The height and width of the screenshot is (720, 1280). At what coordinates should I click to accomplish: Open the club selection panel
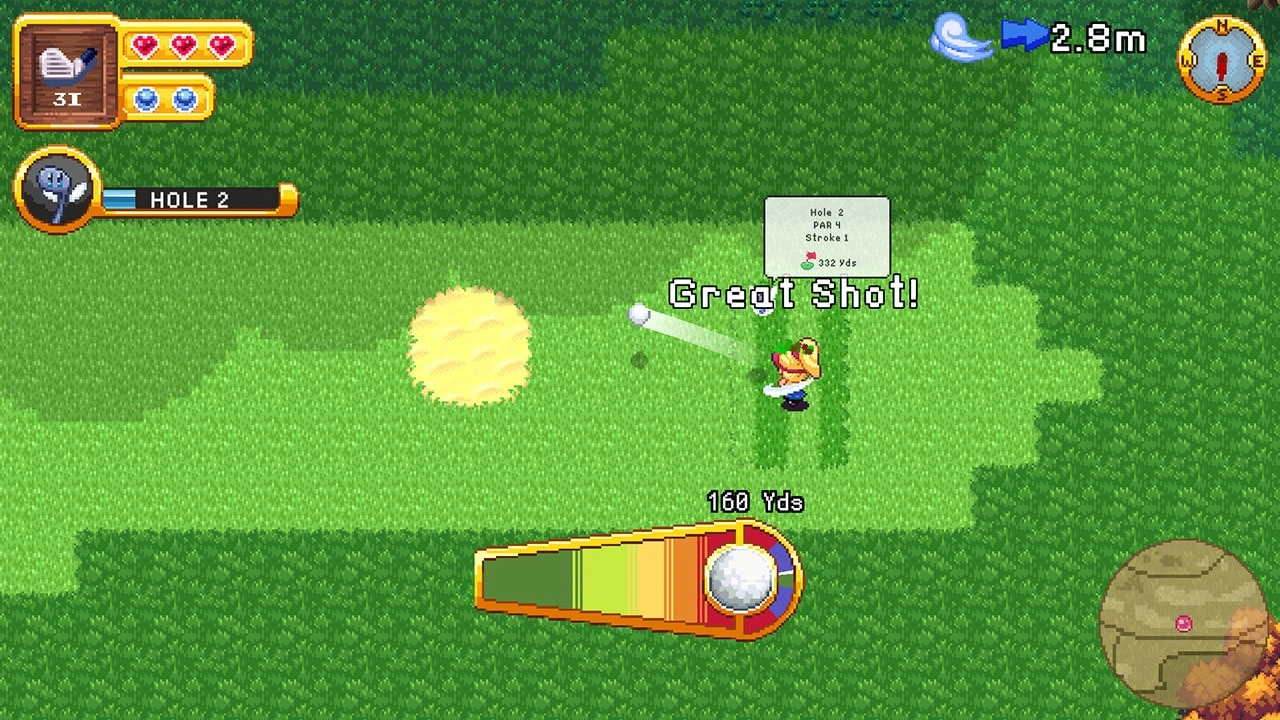65,70
